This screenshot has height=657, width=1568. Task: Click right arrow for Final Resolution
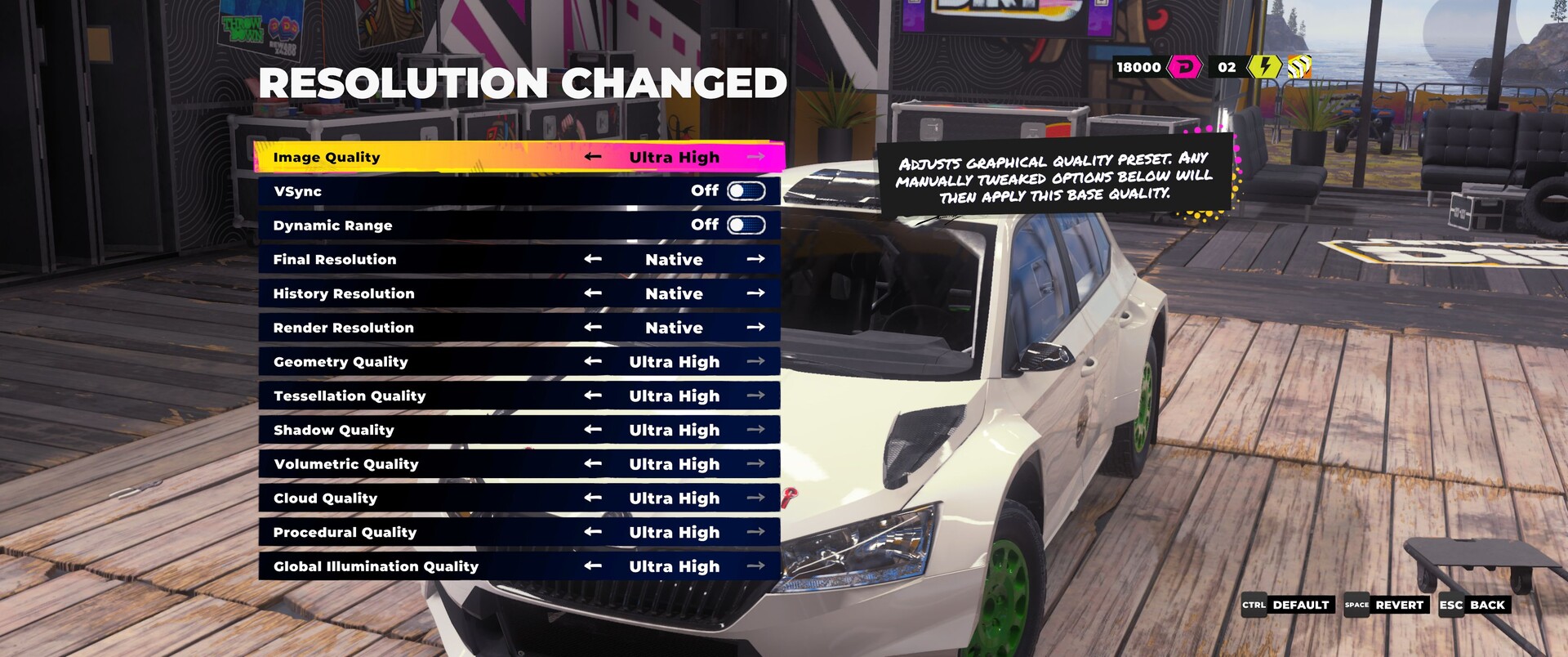pos(755,259)
